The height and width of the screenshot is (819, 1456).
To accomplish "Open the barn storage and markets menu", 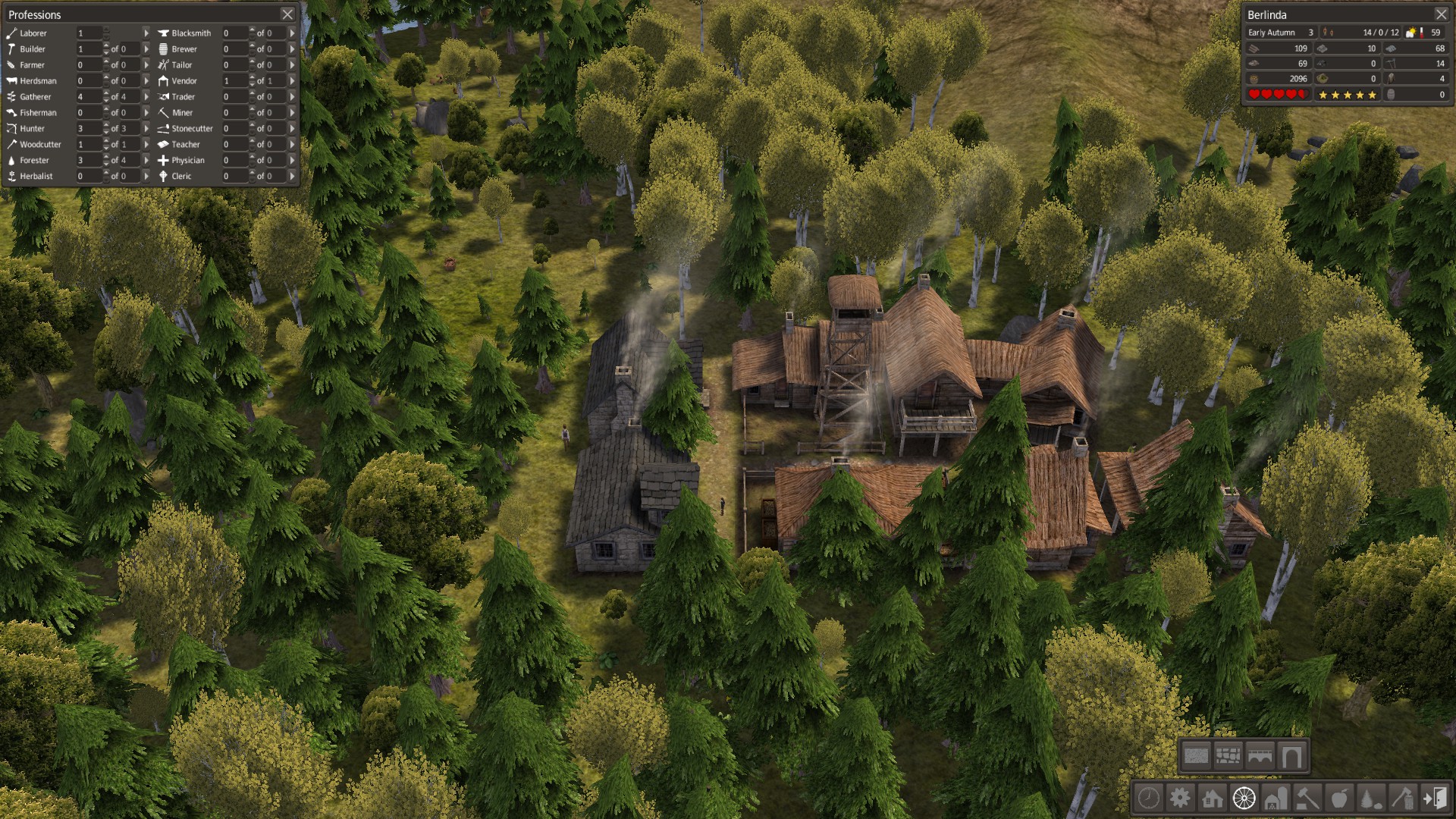I will 1276,798.
